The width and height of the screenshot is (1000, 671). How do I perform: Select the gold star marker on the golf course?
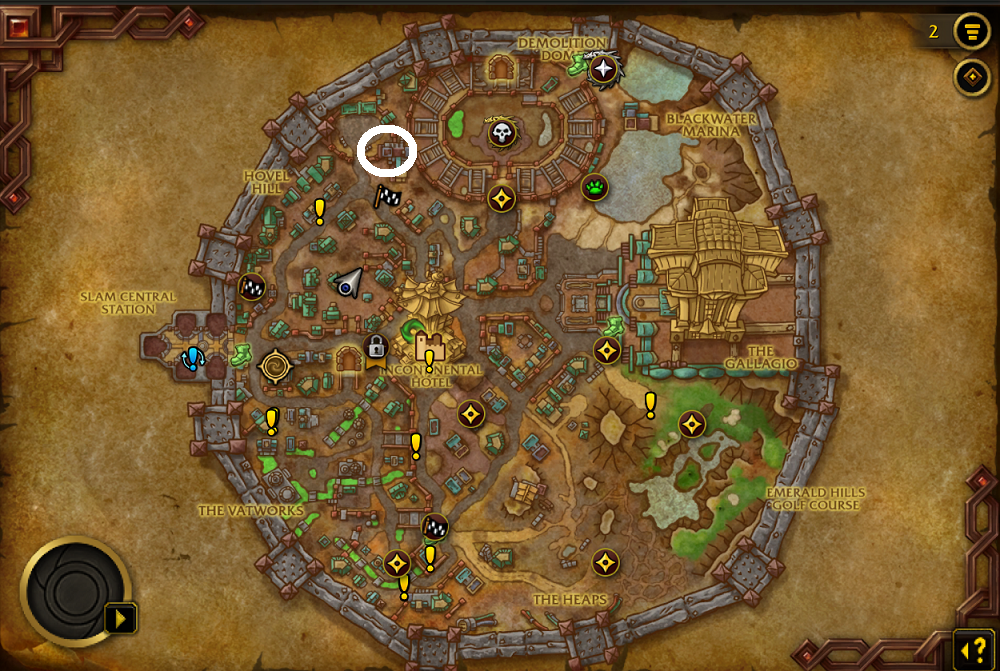click(691, 424)
